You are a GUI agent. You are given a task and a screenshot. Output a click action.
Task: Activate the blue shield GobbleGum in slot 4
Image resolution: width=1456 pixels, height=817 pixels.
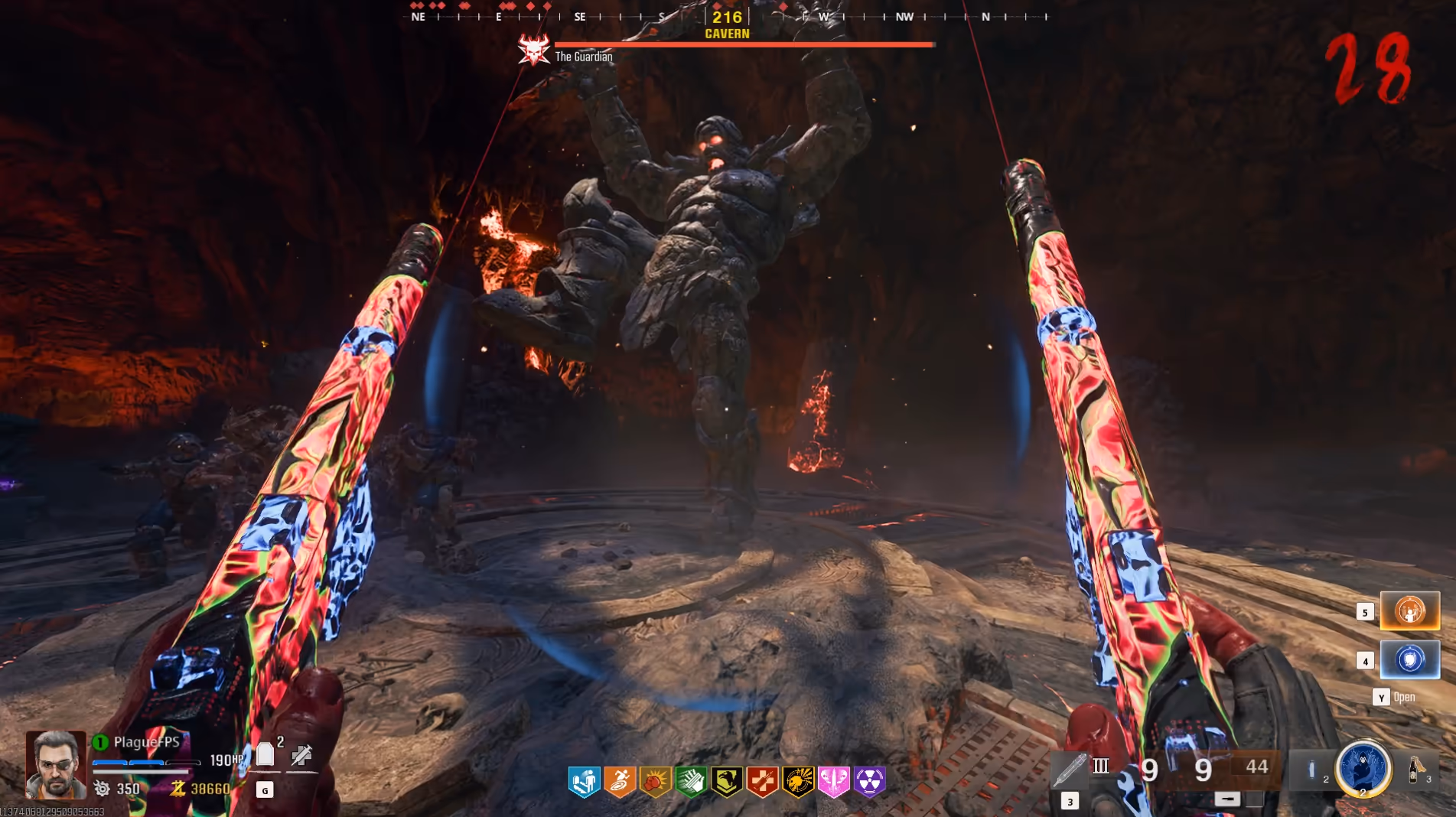pos(1409,659)
